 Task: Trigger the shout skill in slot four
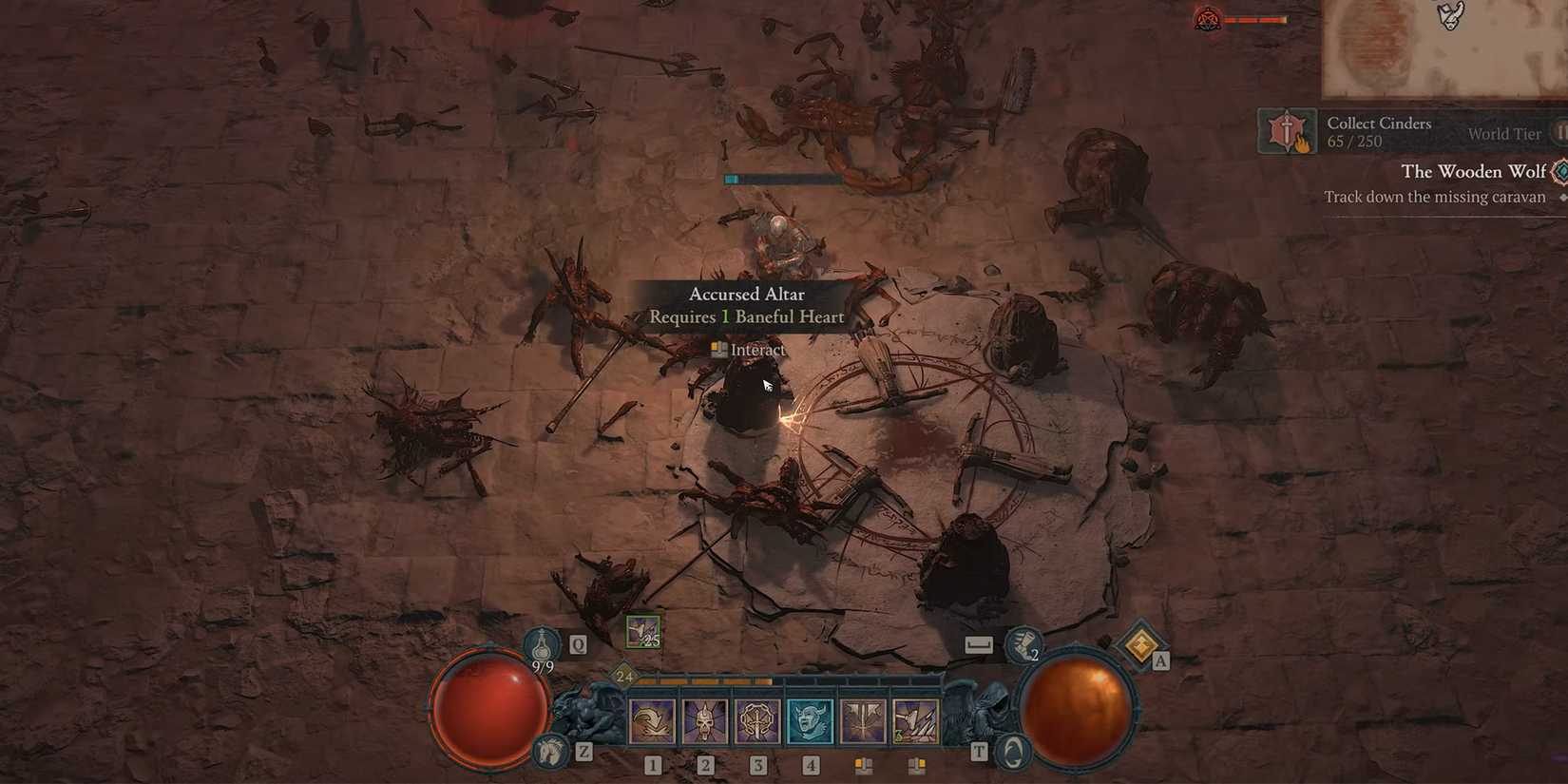(810, 719)
